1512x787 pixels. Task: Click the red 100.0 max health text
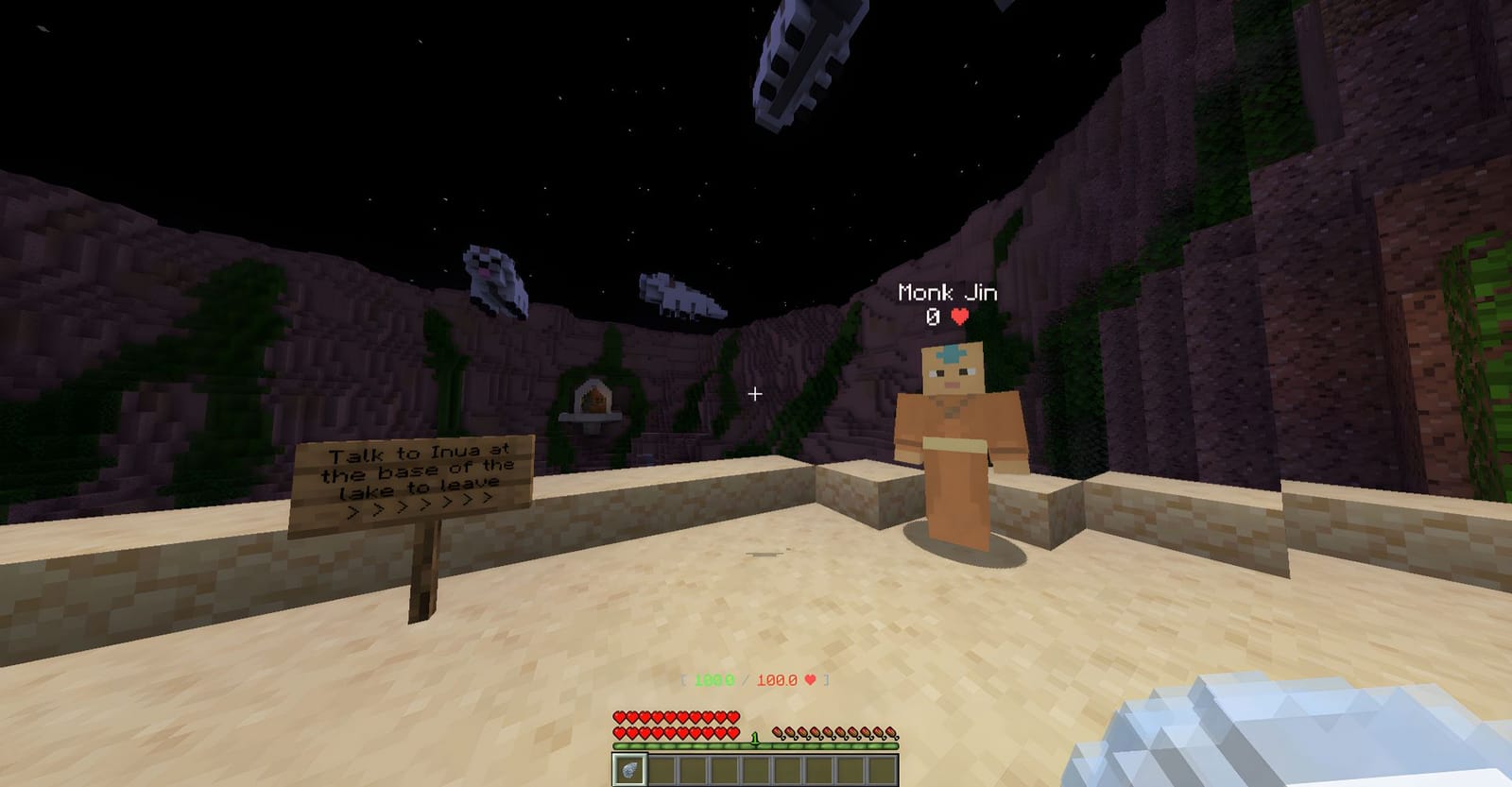click(x=777, y=679)
